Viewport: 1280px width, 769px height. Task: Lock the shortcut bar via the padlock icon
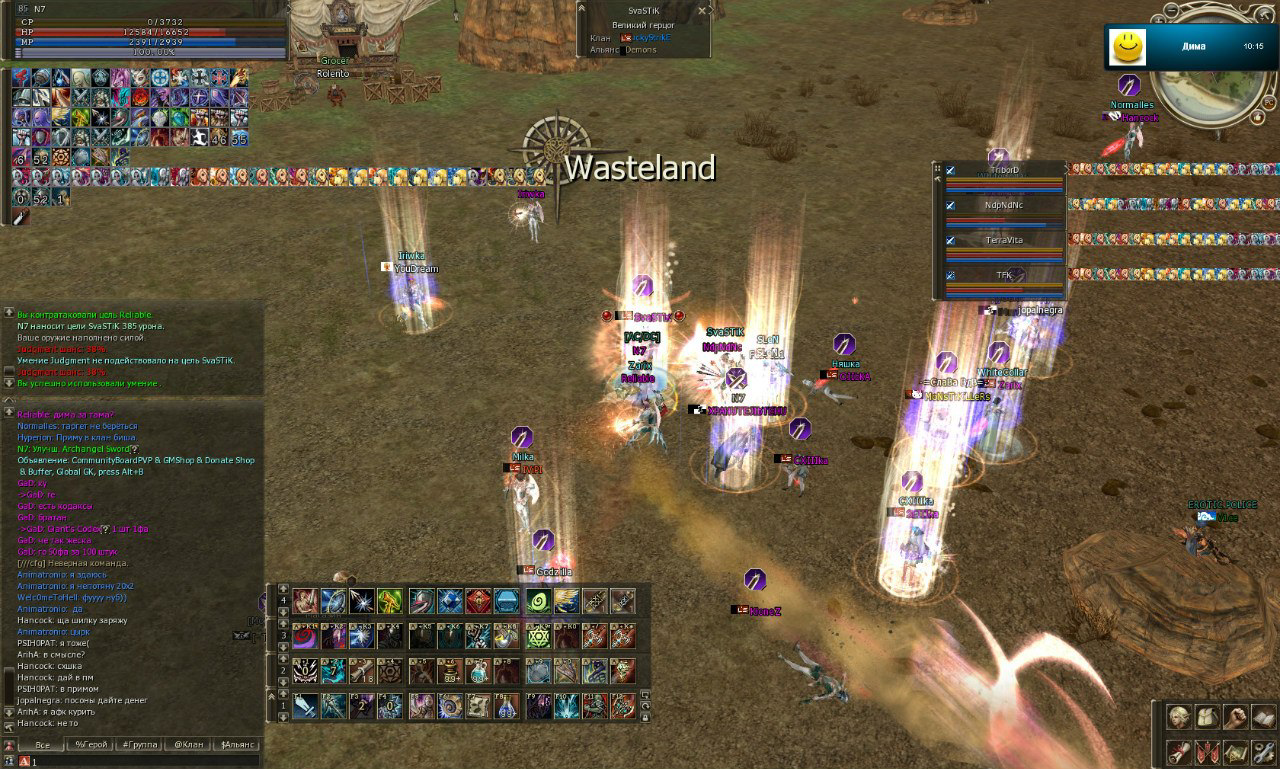point(644,717)
